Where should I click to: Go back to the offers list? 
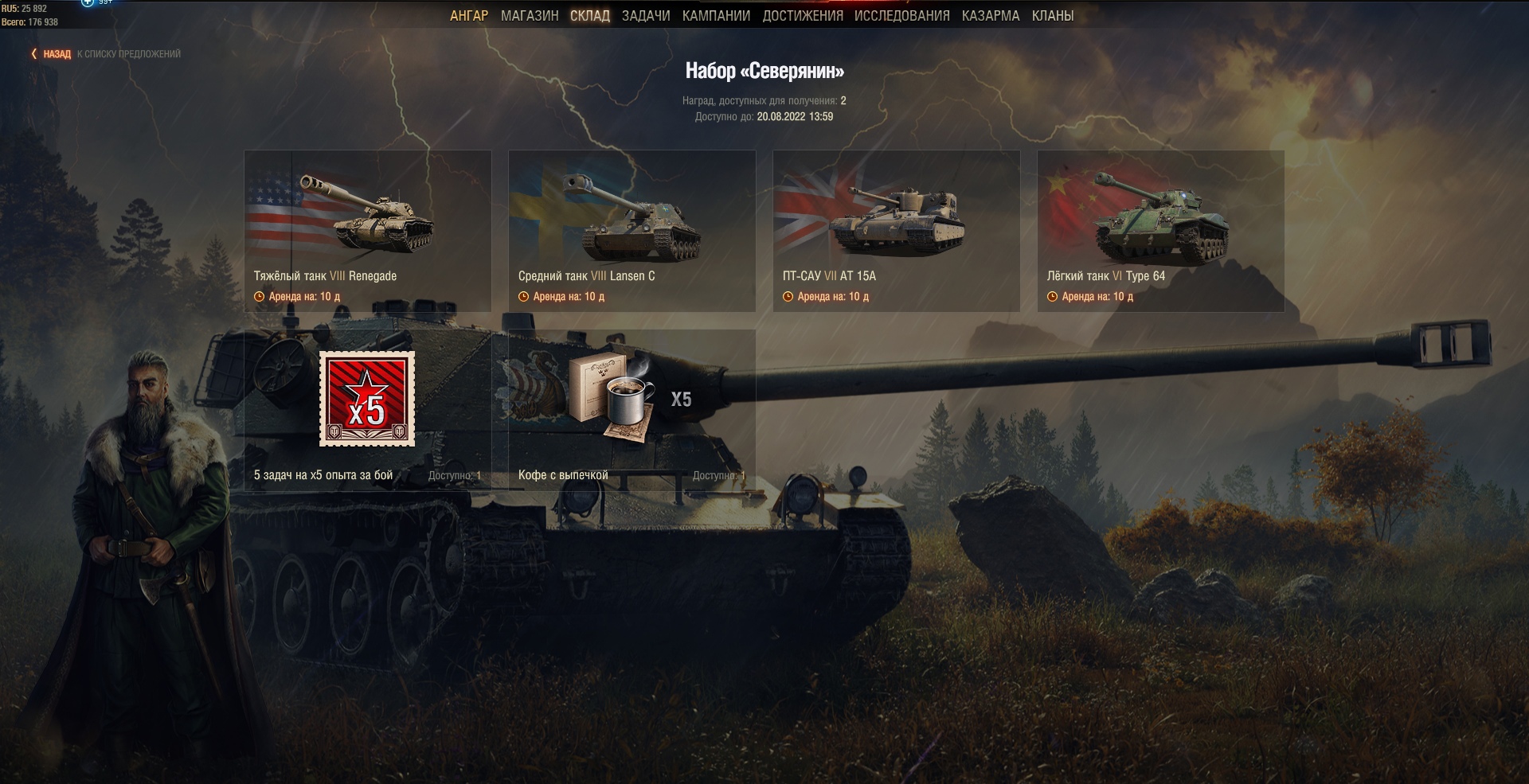56,54
